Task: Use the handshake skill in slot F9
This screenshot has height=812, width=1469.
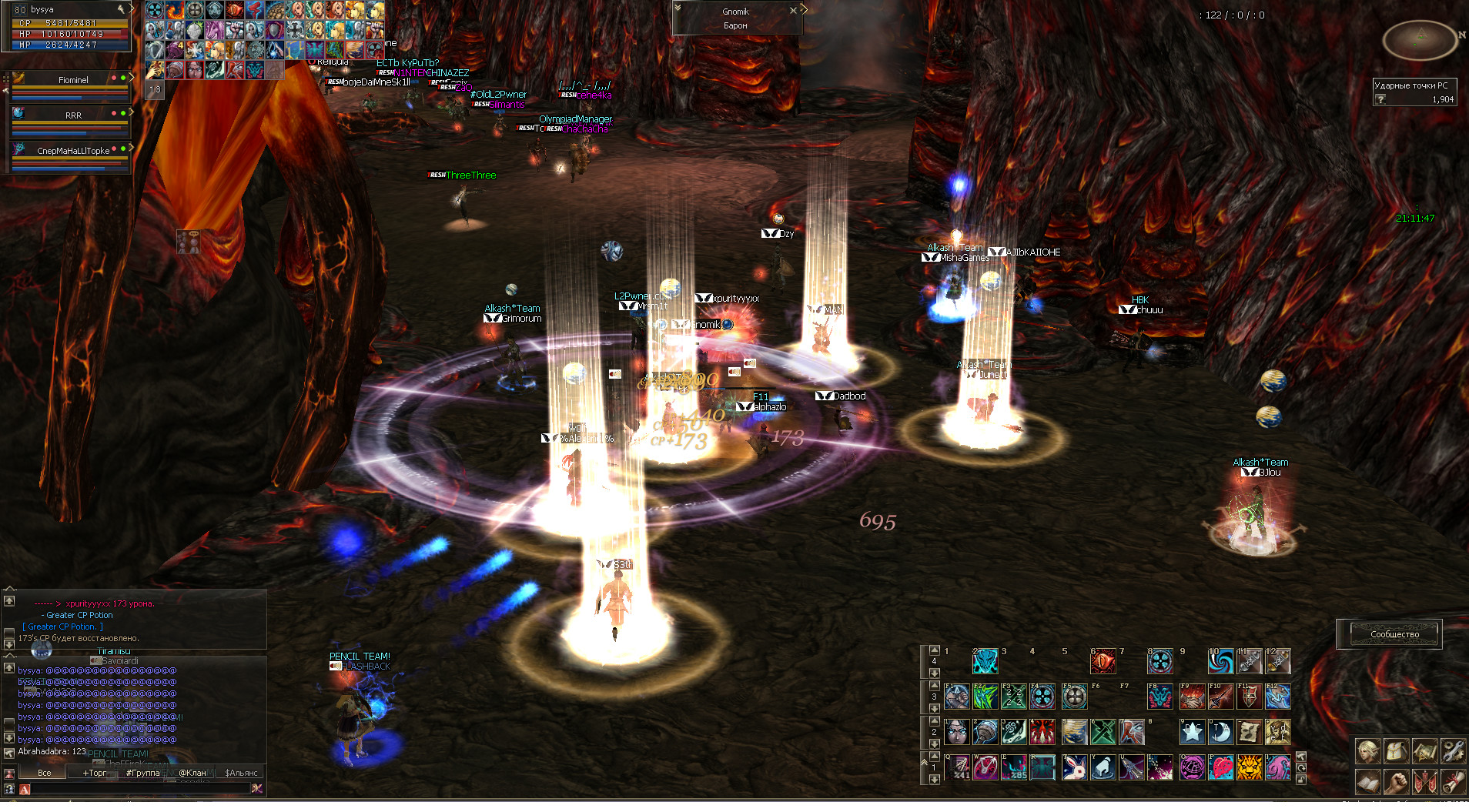Action: [1192, 697]
